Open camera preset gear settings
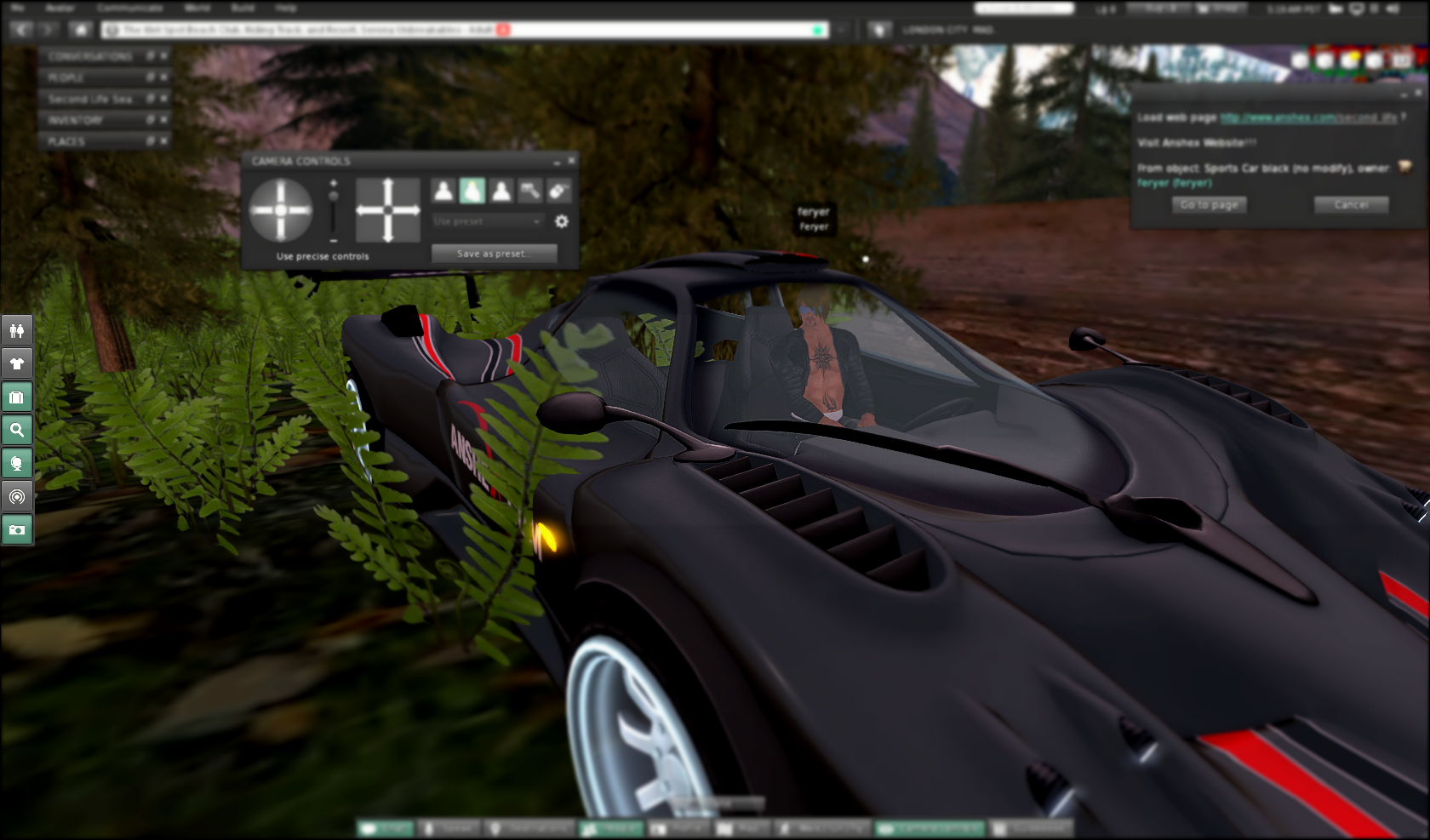The width and height of the screenshot is (1430, 840). (x=562, y=221)
